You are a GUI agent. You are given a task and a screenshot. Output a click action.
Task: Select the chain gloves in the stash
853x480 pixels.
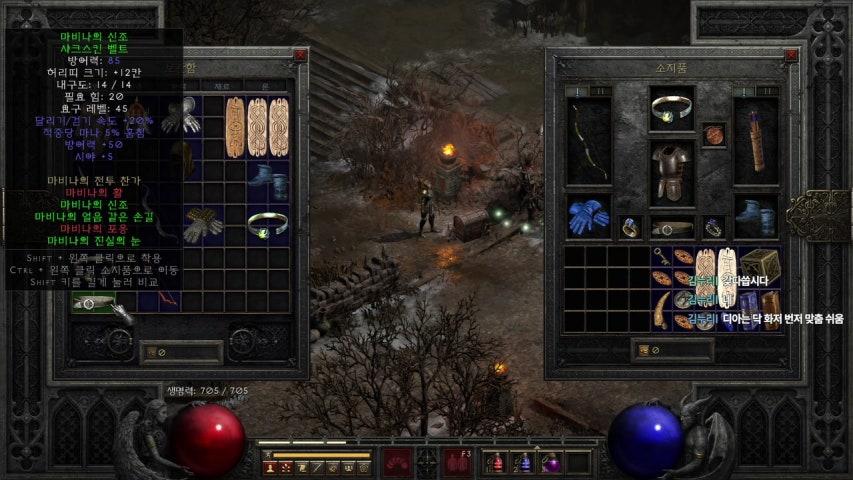click(203, 224)
